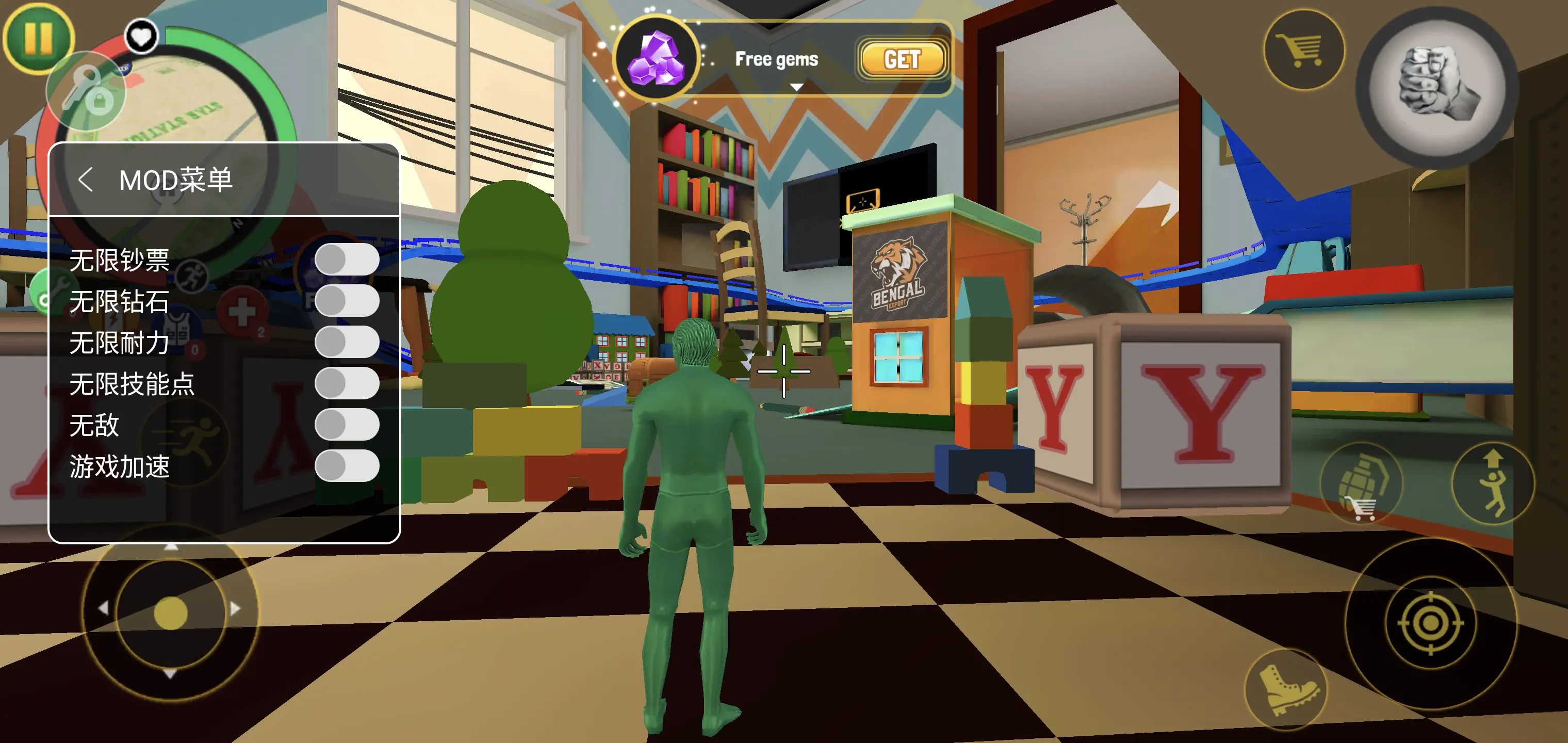Pause the game with the green button

tap(38, 38)
